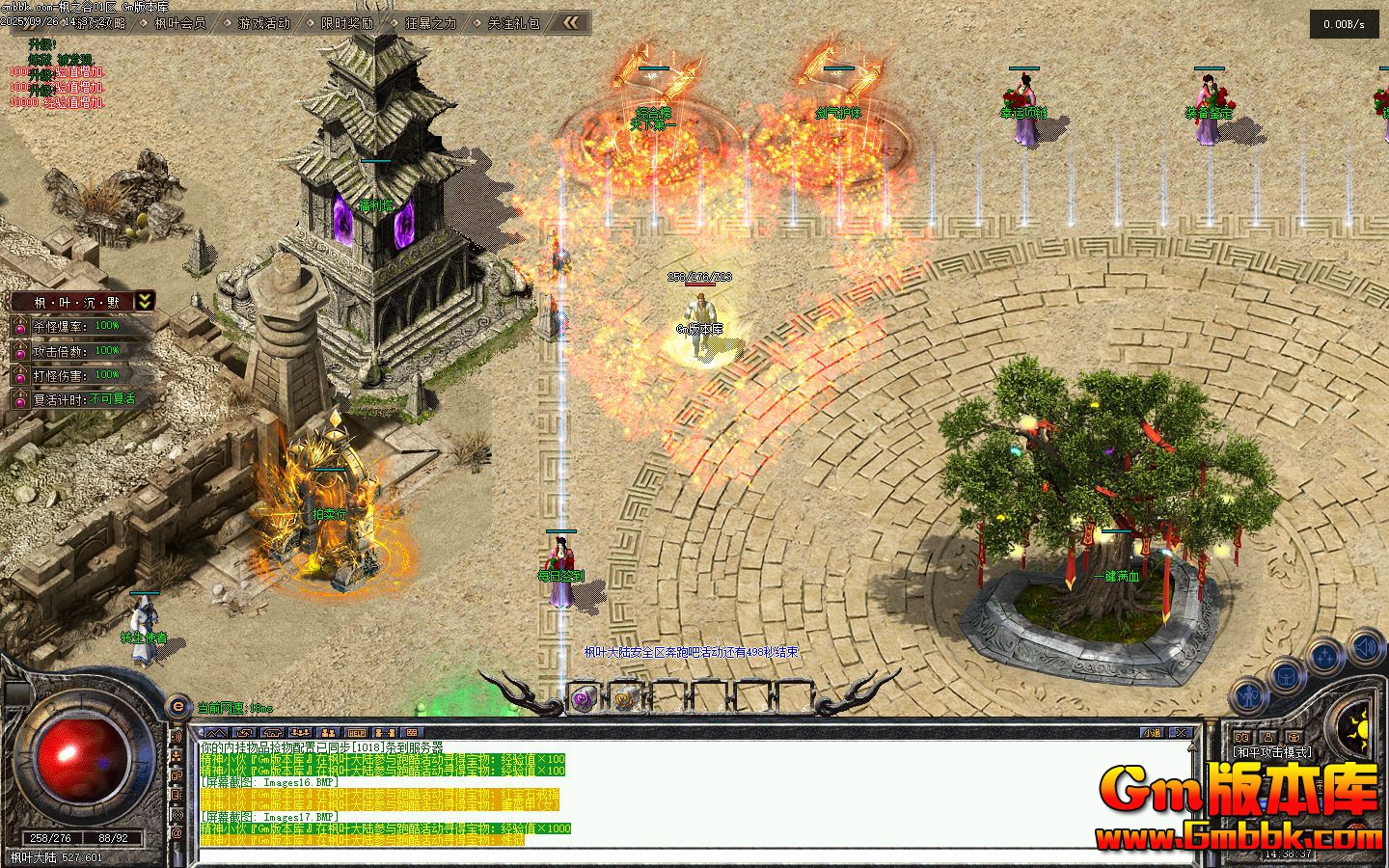This screenshot has height=868, width=1389.
Task: Click the HELP button above chat
Action: point(357,733)
